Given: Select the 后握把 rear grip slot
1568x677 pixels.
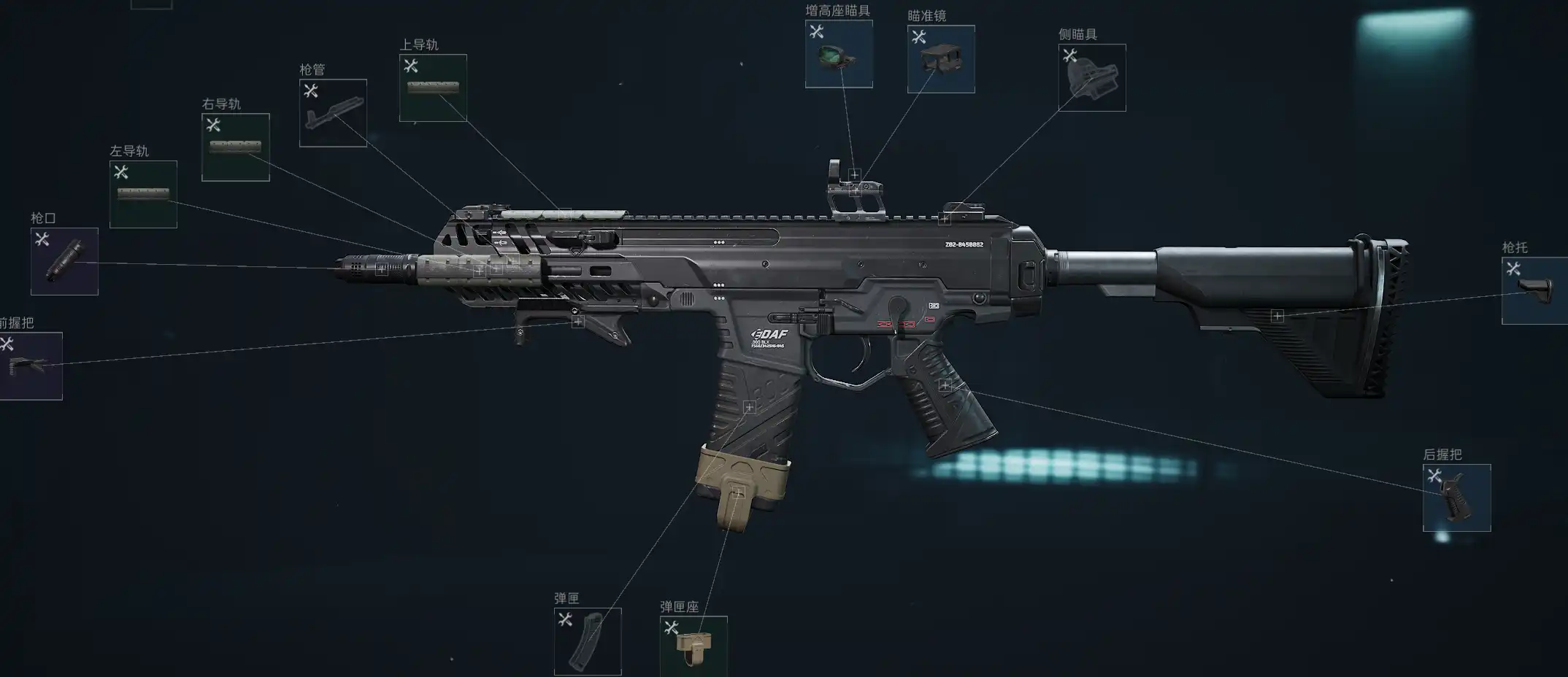Looking at the screenshot, I should [x=1456, y=498].
